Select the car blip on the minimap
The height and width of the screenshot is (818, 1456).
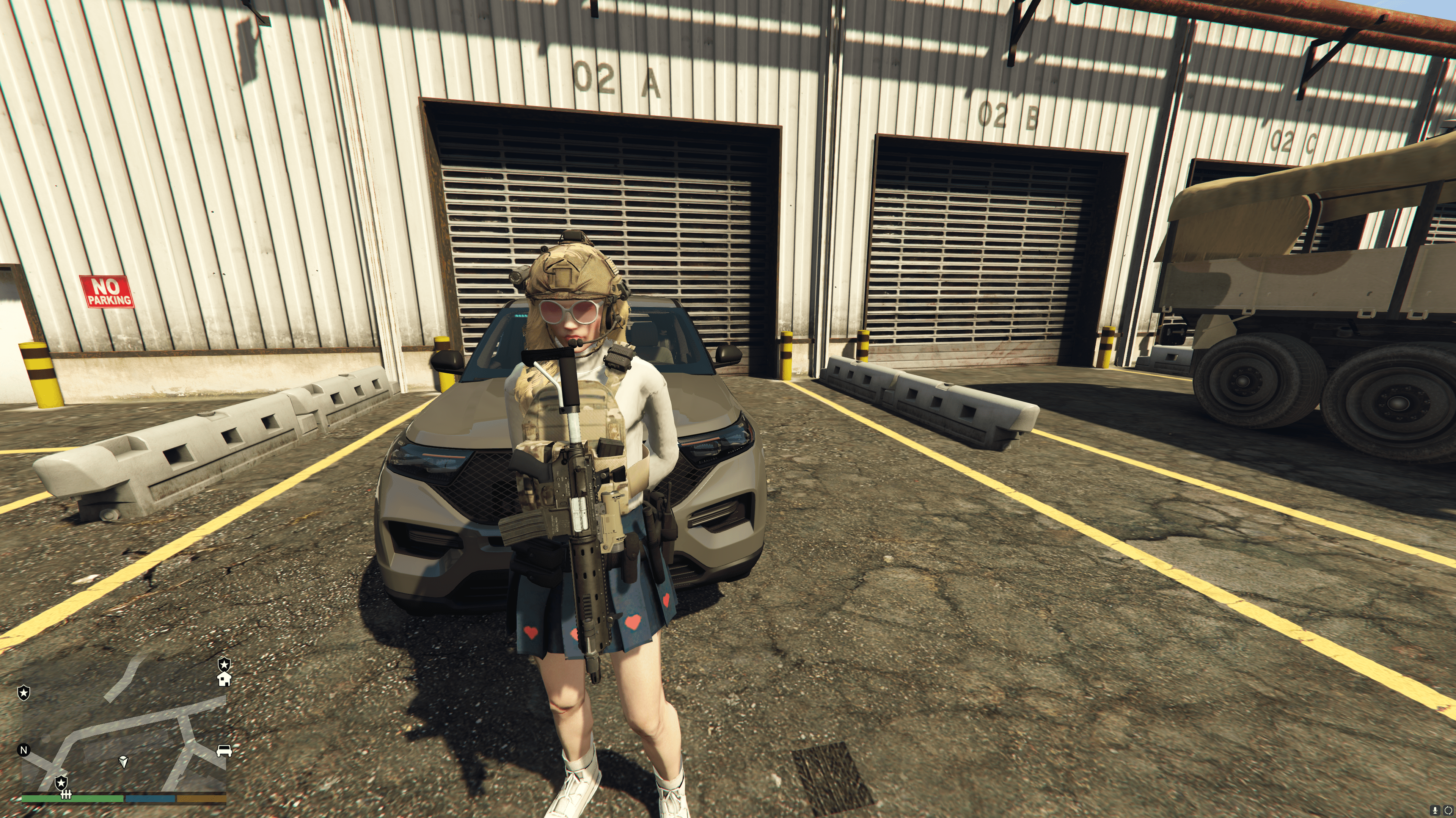point(225,751)
